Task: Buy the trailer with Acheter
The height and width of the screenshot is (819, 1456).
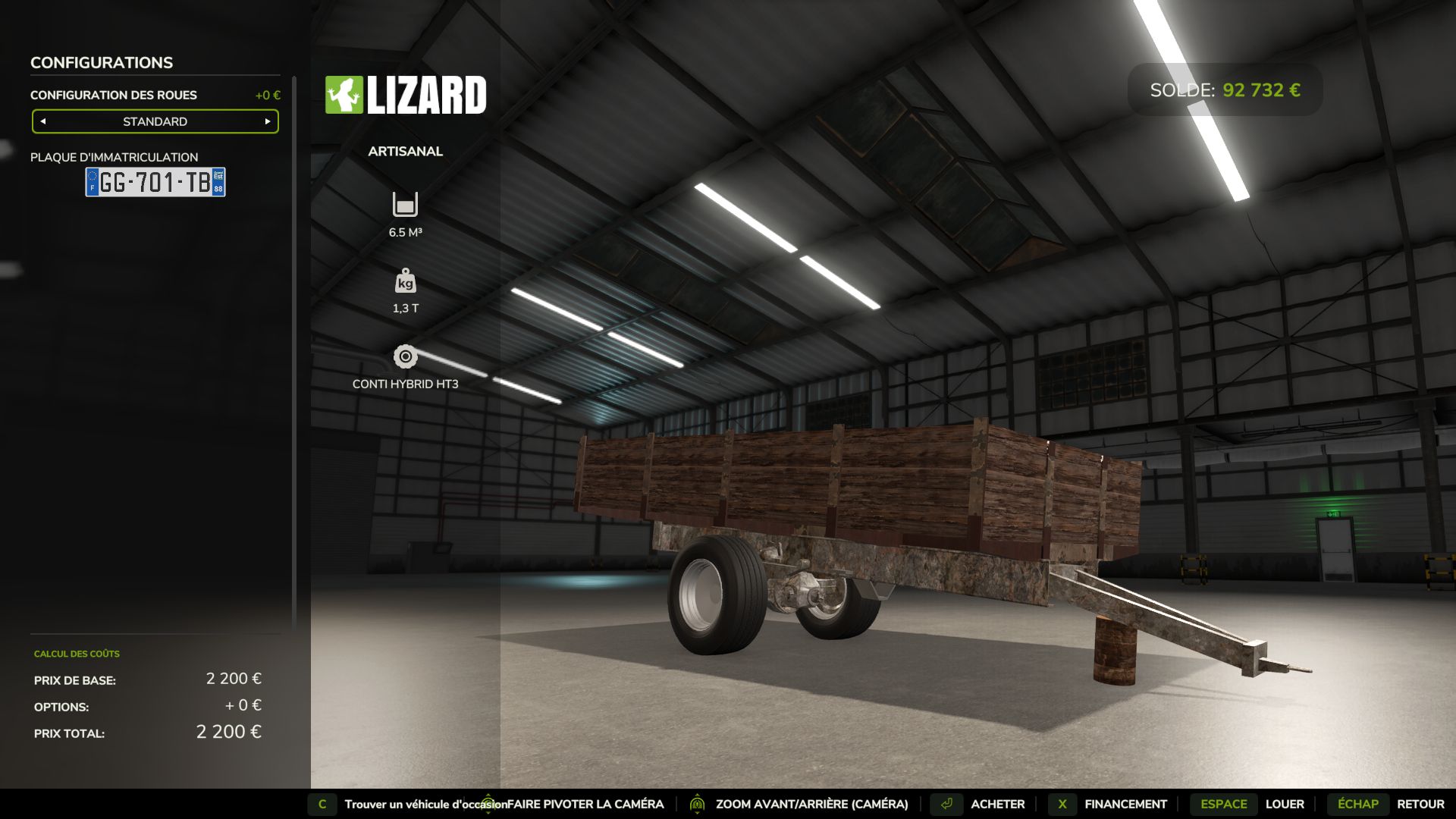Action: coord(996,804)
